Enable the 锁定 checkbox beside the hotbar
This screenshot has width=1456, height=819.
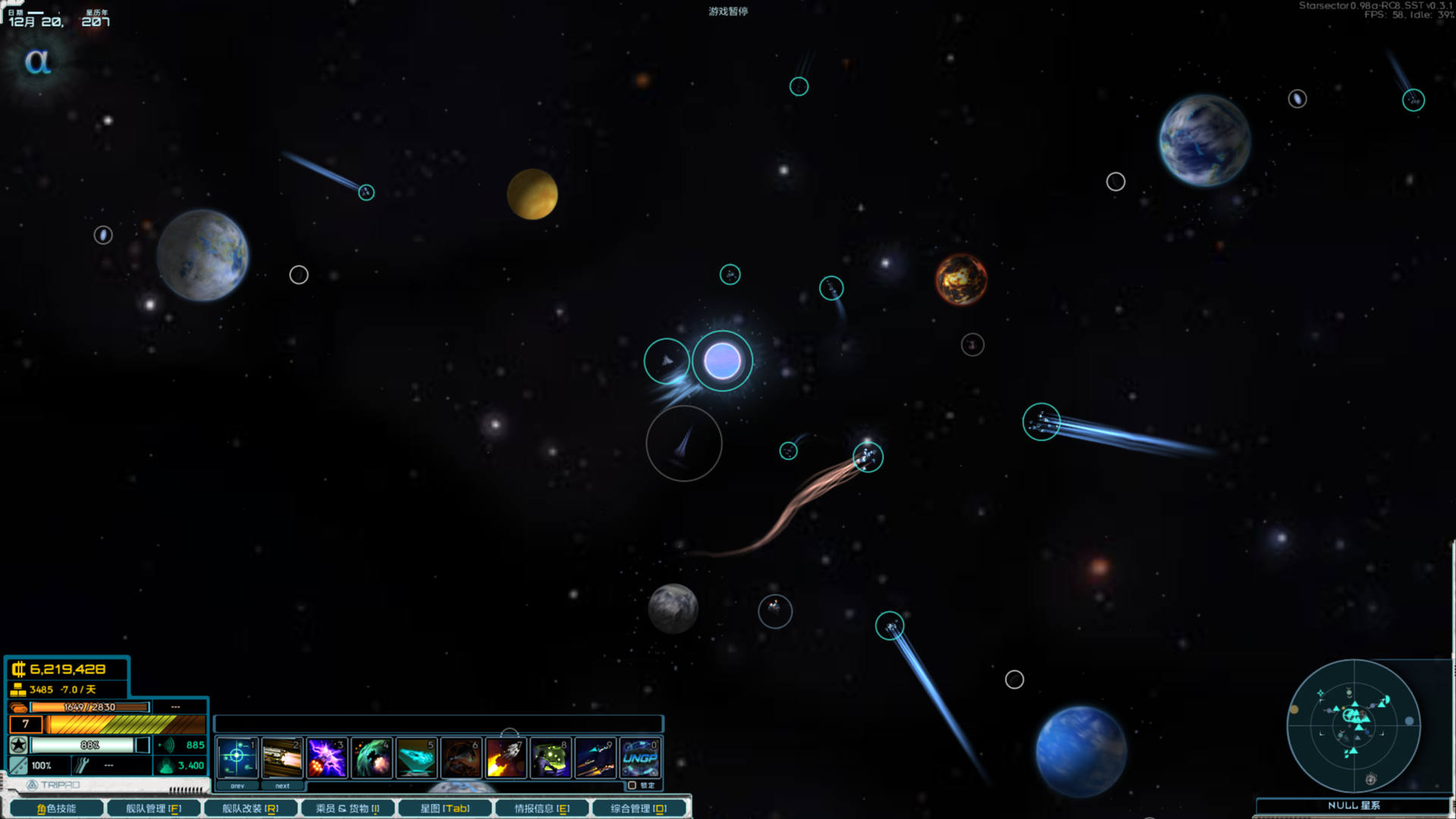tap(632, 786)
